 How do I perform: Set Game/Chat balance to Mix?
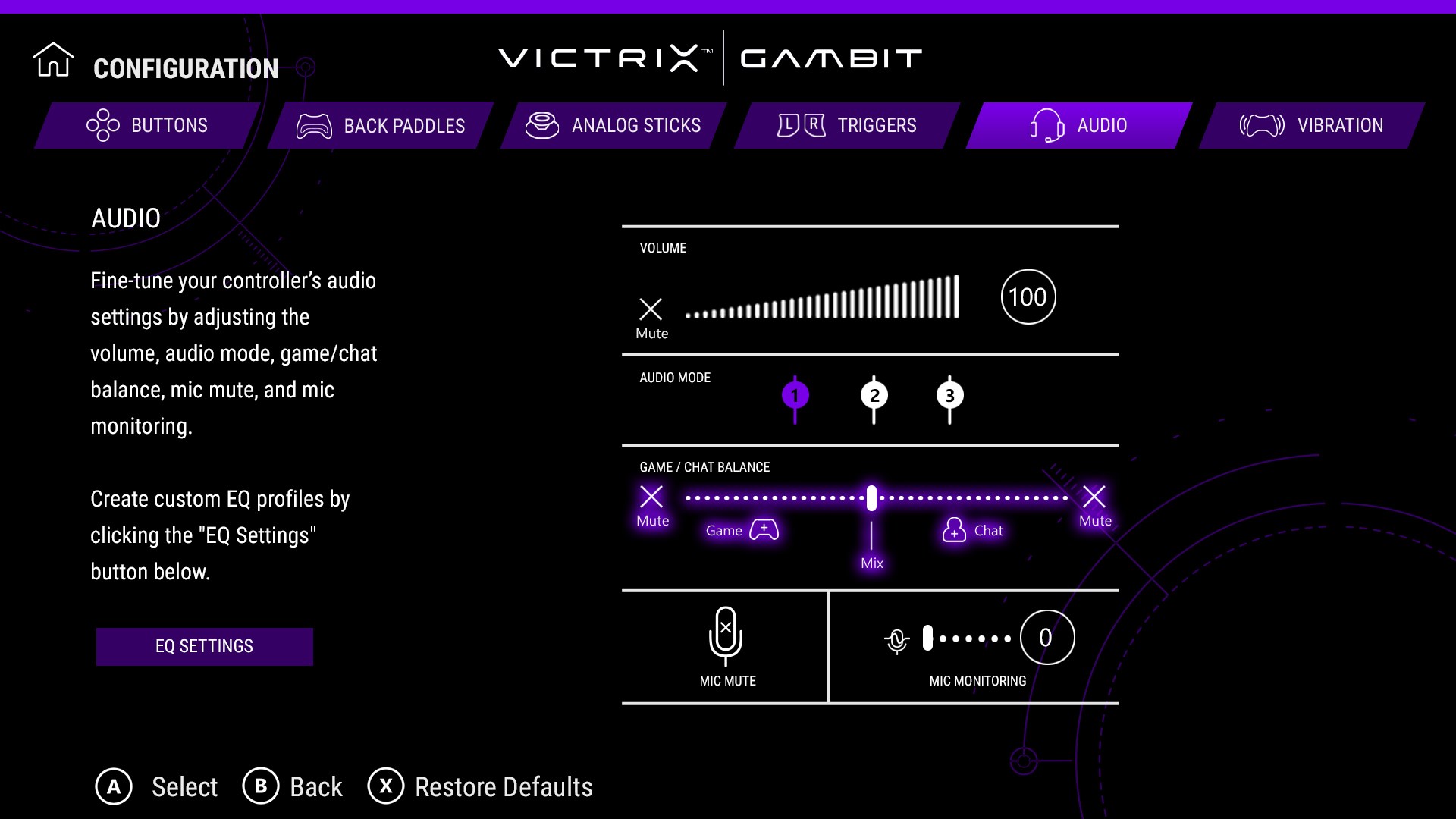(x=871, y=497)
